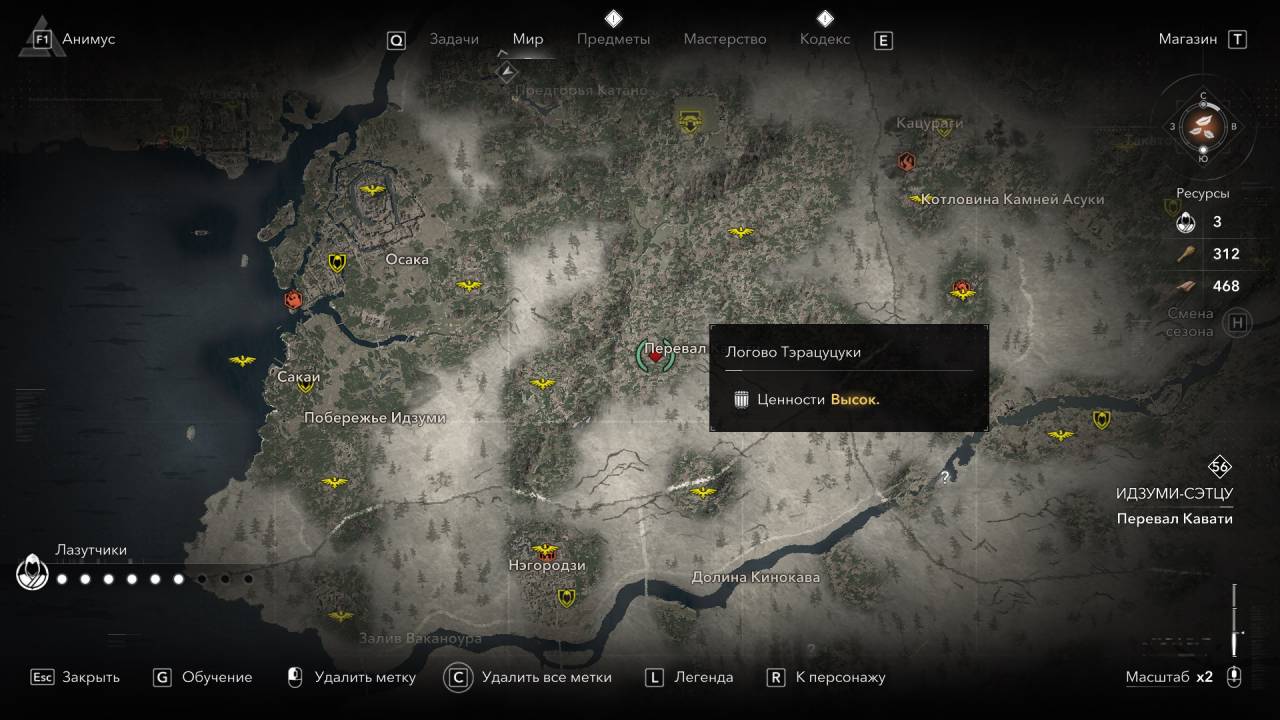Click the compass season icon
This screenshot has height=720, width=1280.
1203,126
